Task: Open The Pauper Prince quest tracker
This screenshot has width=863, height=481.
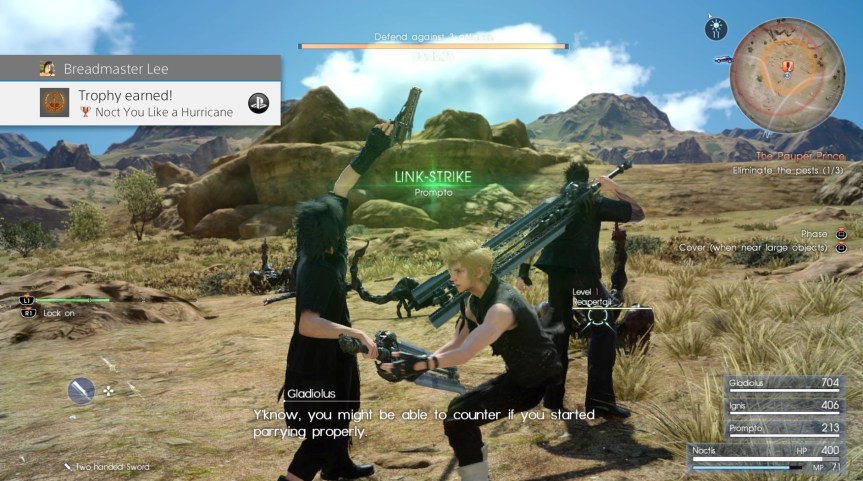Action: [800, 157]
